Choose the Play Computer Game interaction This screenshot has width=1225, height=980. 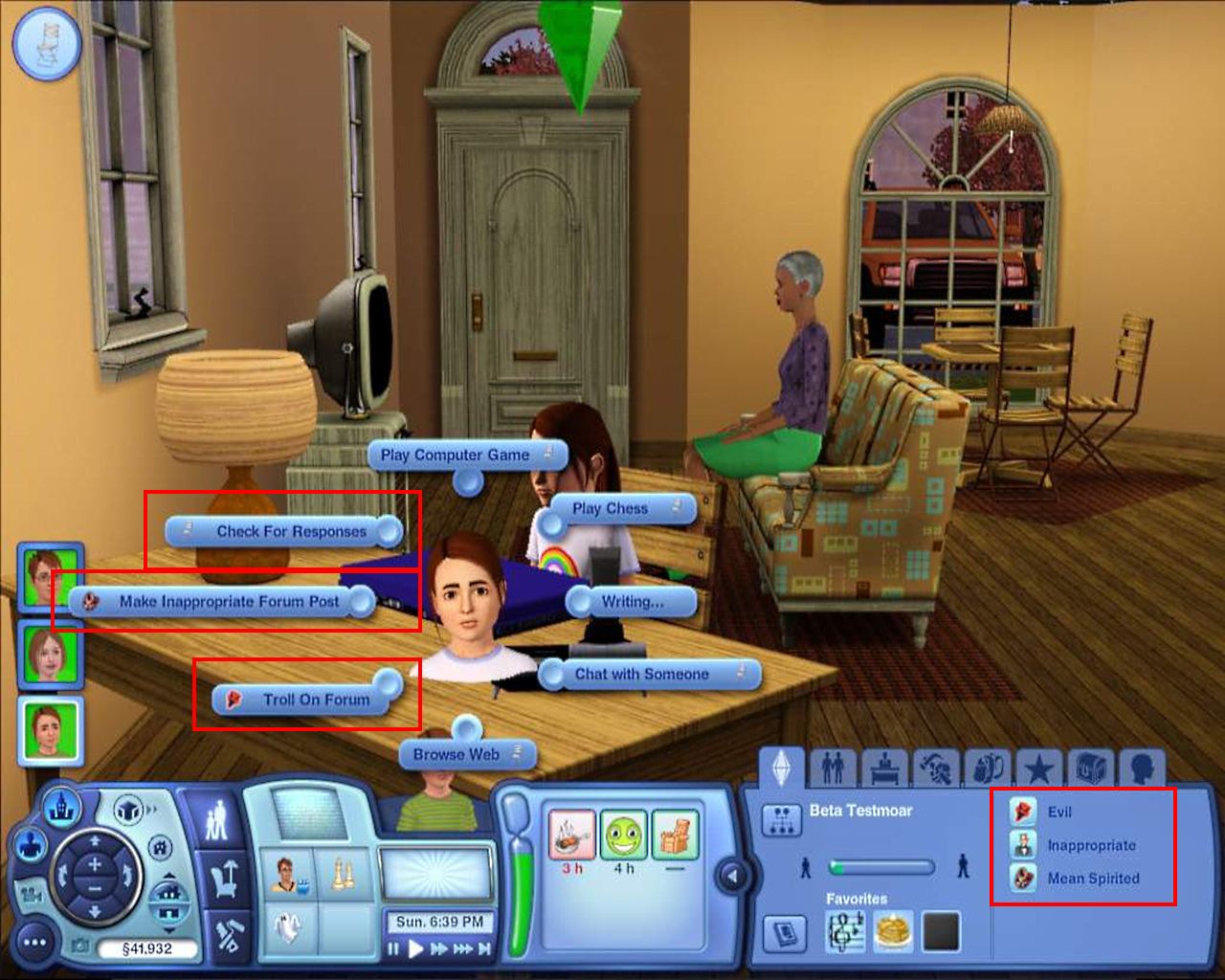[x=456, y=456]
